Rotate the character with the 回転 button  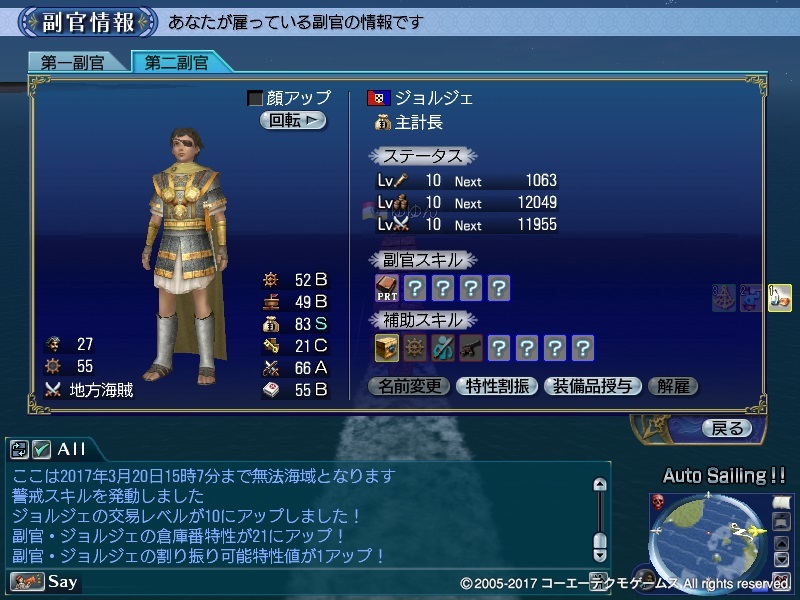293,120
